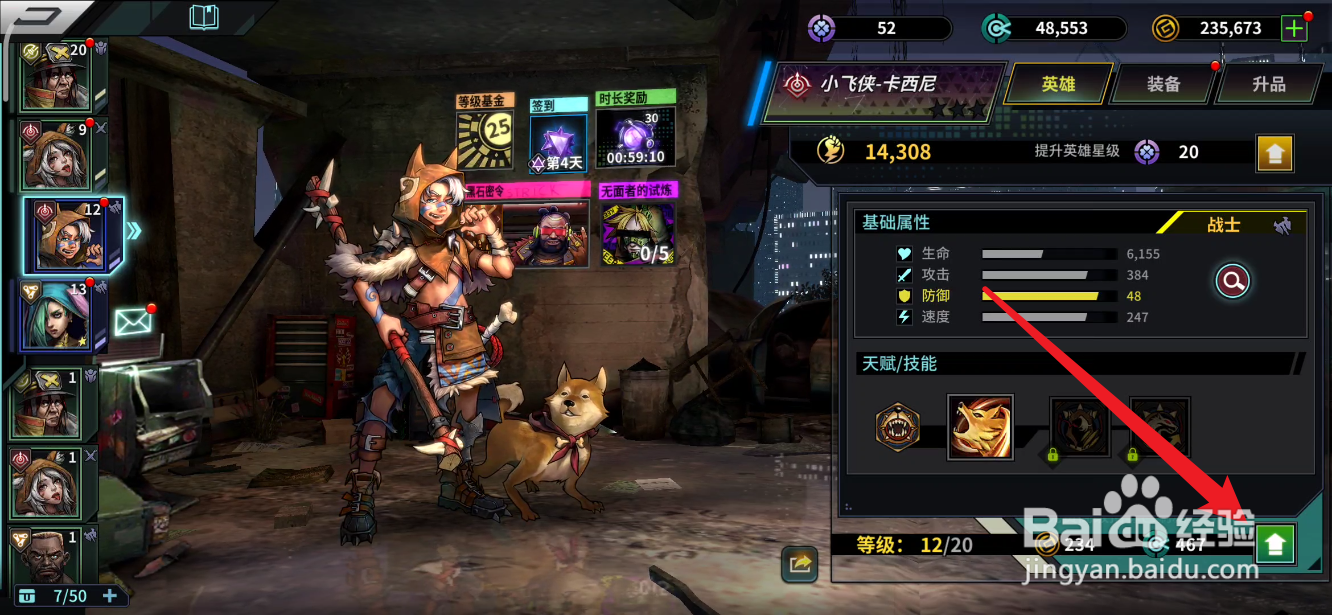1332x615 pixels.
Task: Select the level 13 teal-haired hero portrait
Action: [58, 317]
